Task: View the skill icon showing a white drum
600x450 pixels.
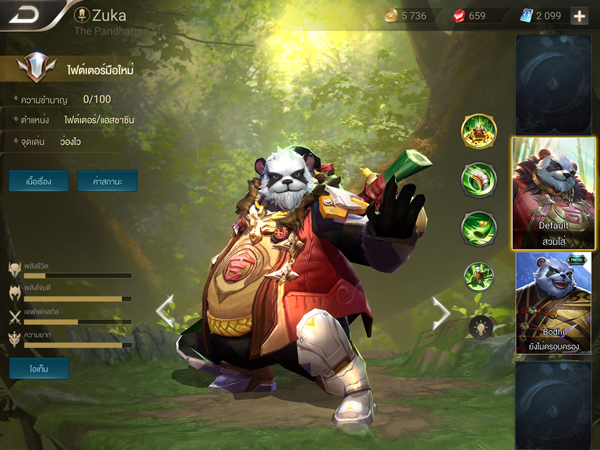Action: point(479,180)
